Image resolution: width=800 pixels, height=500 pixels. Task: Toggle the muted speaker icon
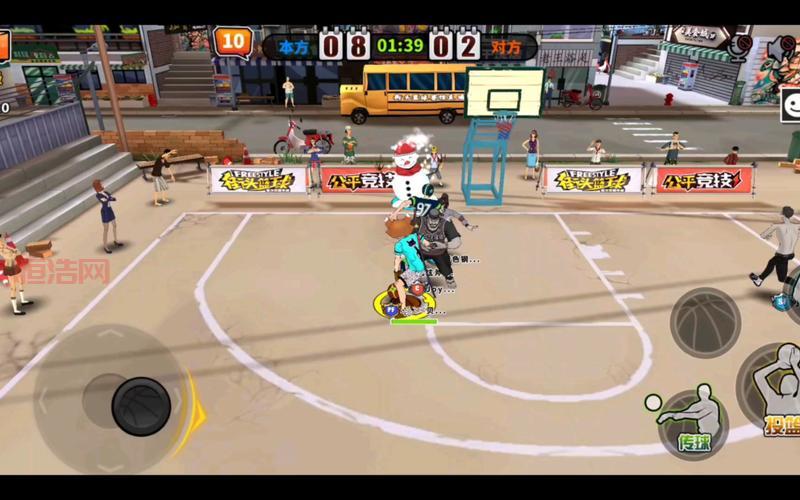(781, 47)
